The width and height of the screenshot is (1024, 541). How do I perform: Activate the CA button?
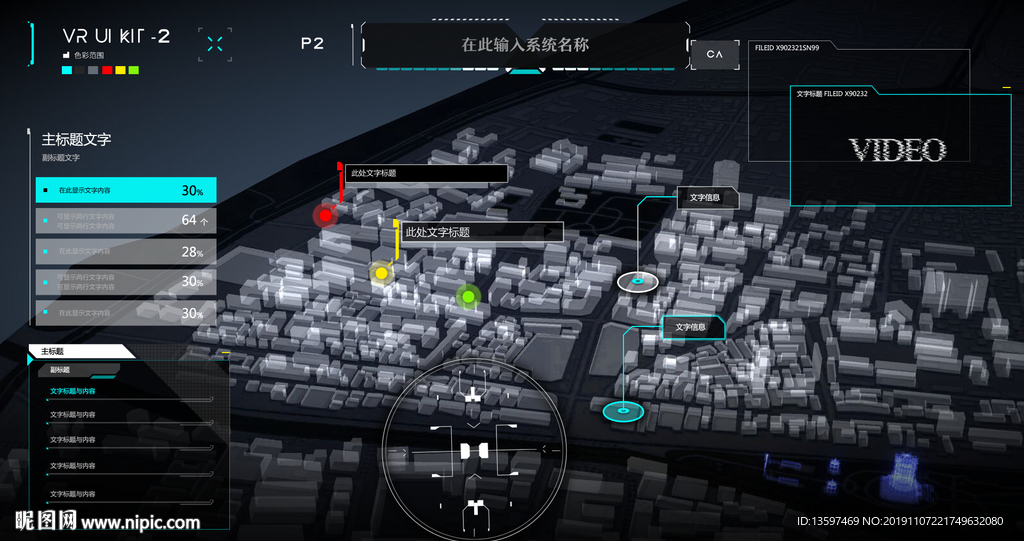point(714,54)
